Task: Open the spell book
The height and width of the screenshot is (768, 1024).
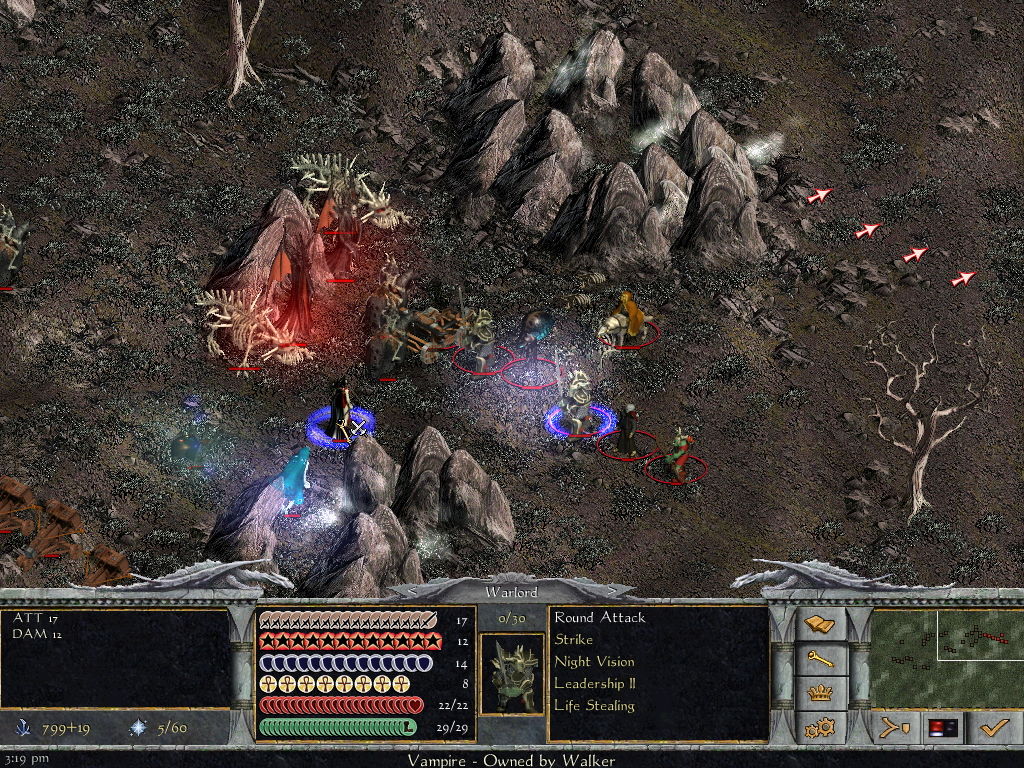Action: click(x=820, y=625)
